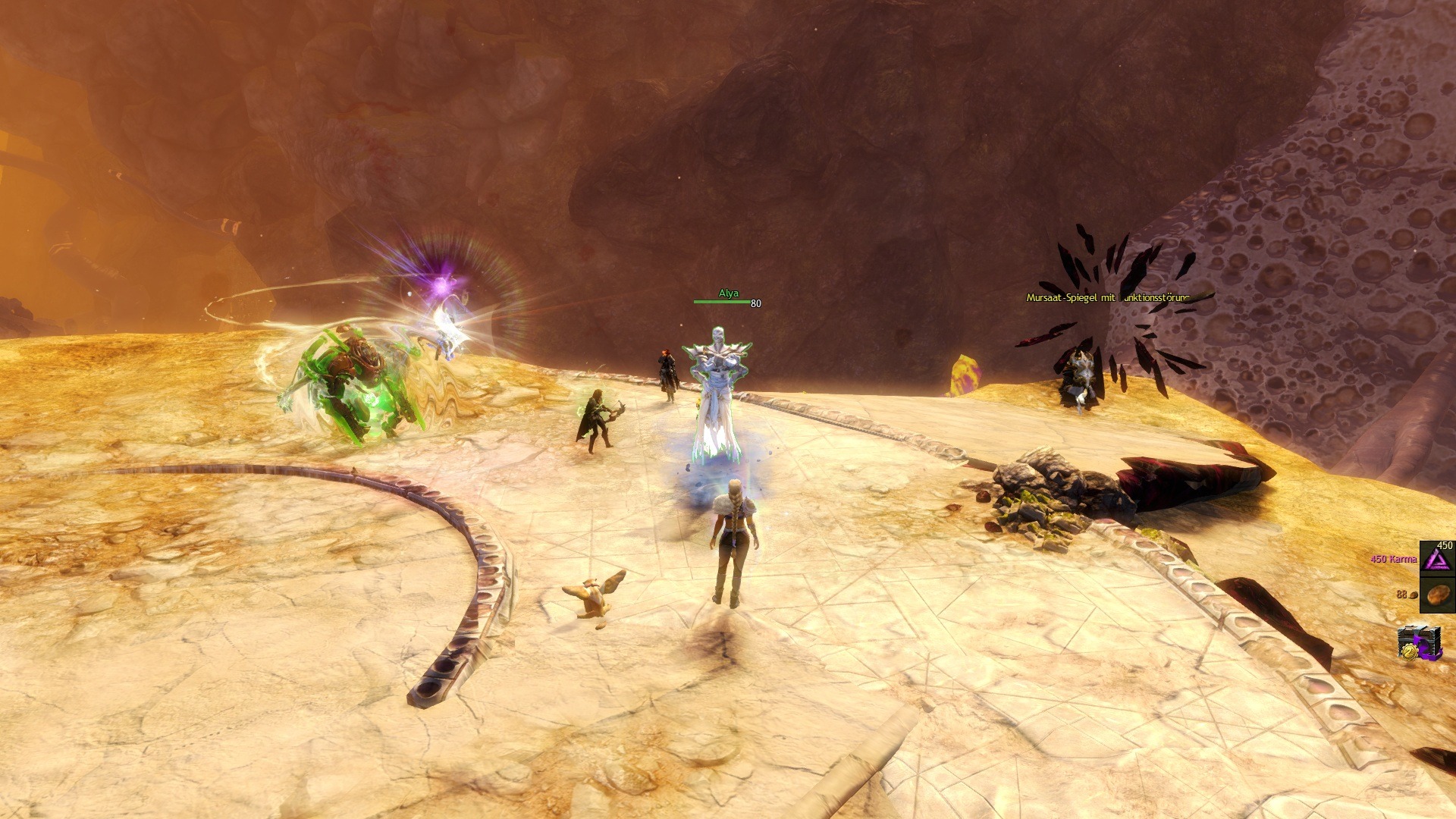
Task: Select the copper coin loot icon
Action: 1436,595
